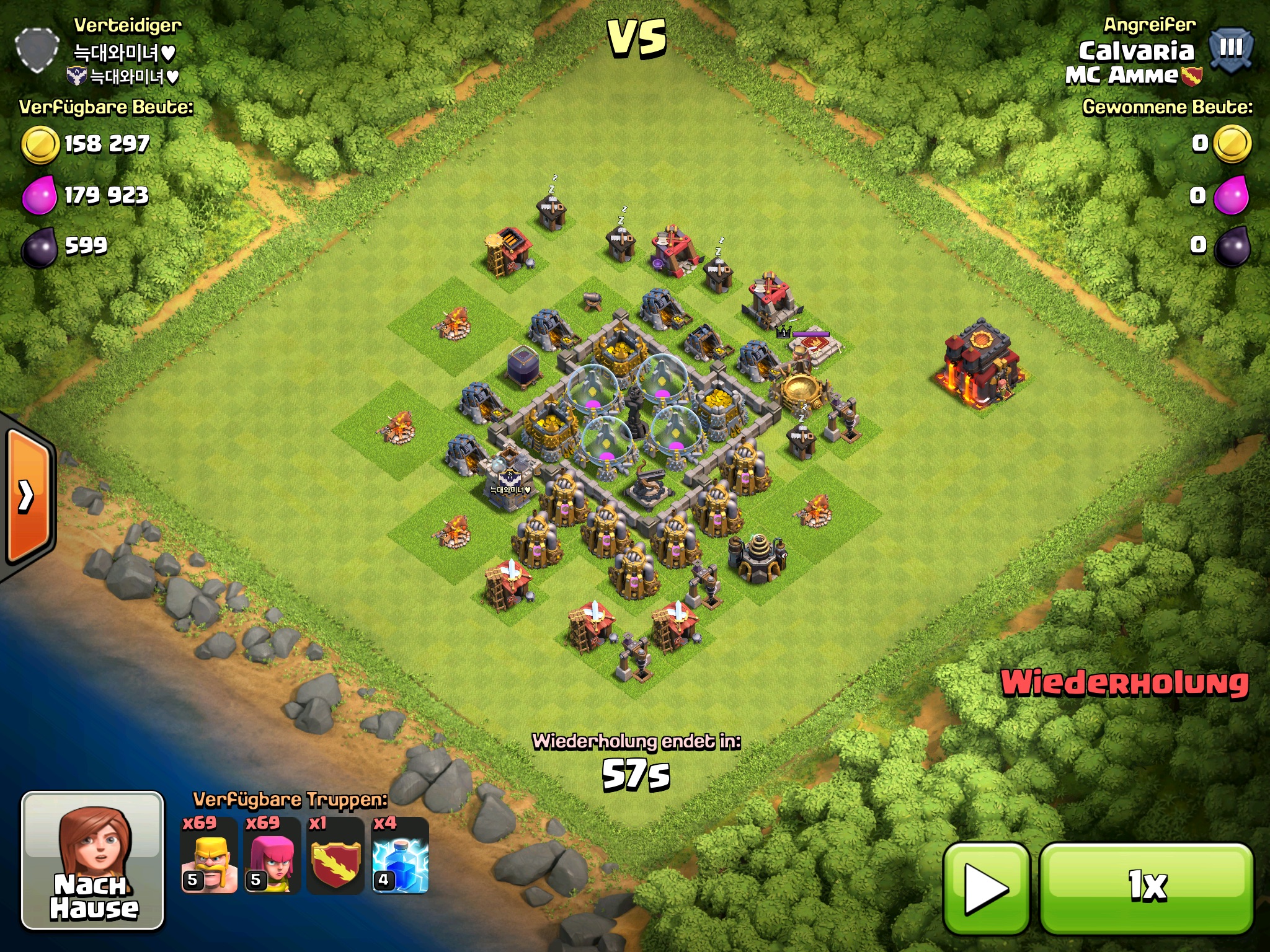Expand the orange side panel arrow
The height and width of the screenshot is (952, 1270).
(28, 496)
